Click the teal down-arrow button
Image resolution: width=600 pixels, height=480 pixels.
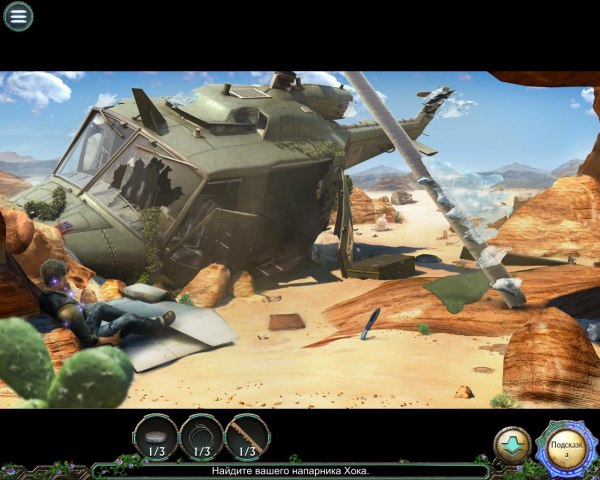click(512, 445)
